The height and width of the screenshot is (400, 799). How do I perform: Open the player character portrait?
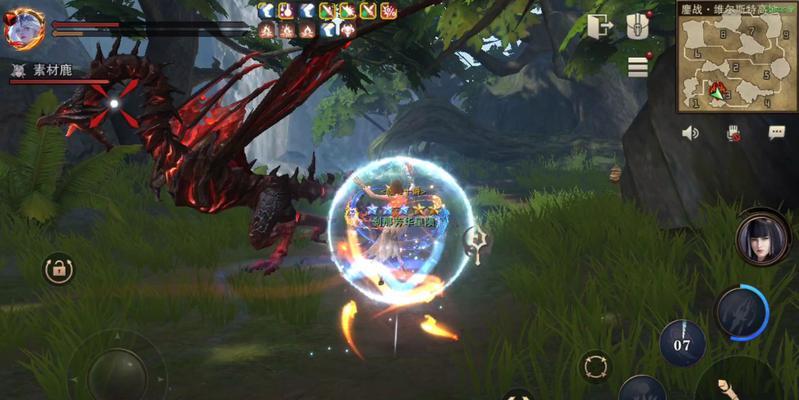pos(24,28)
